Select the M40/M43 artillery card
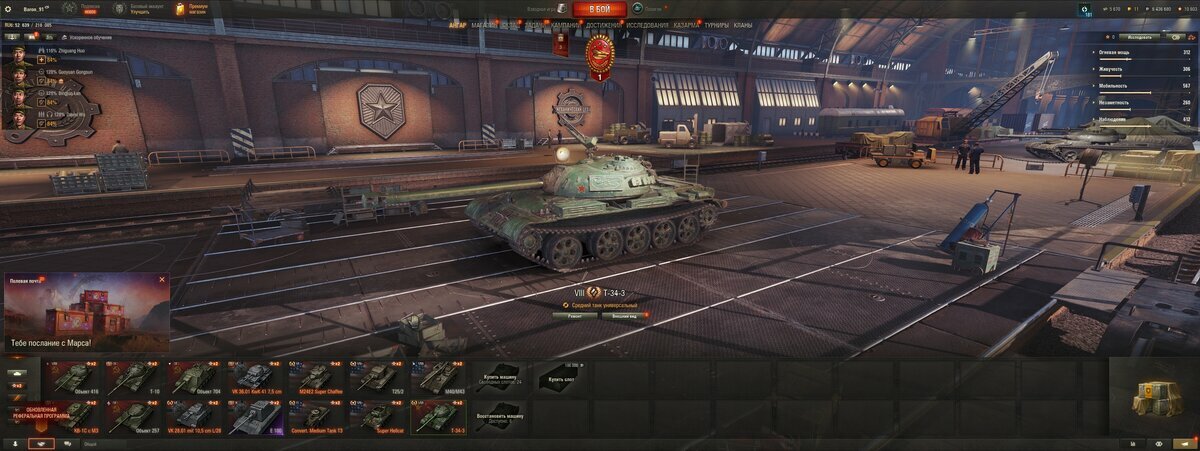1200x451 pixels. click(437, 377)
